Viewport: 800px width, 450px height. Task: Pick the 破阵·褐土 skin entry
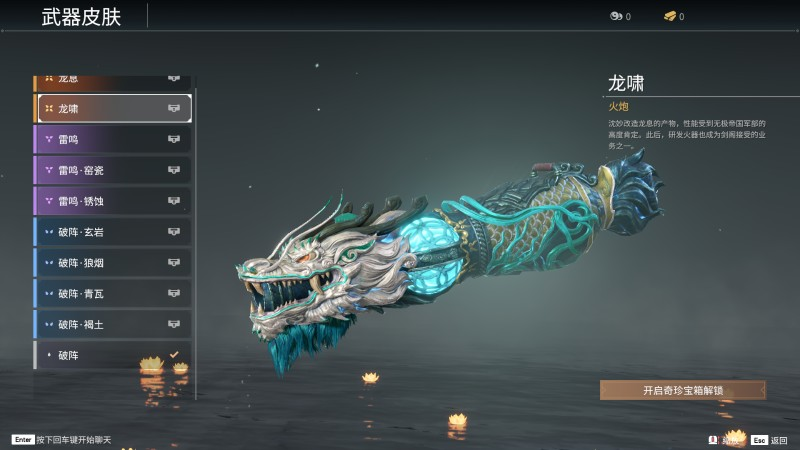coord(113,325)
